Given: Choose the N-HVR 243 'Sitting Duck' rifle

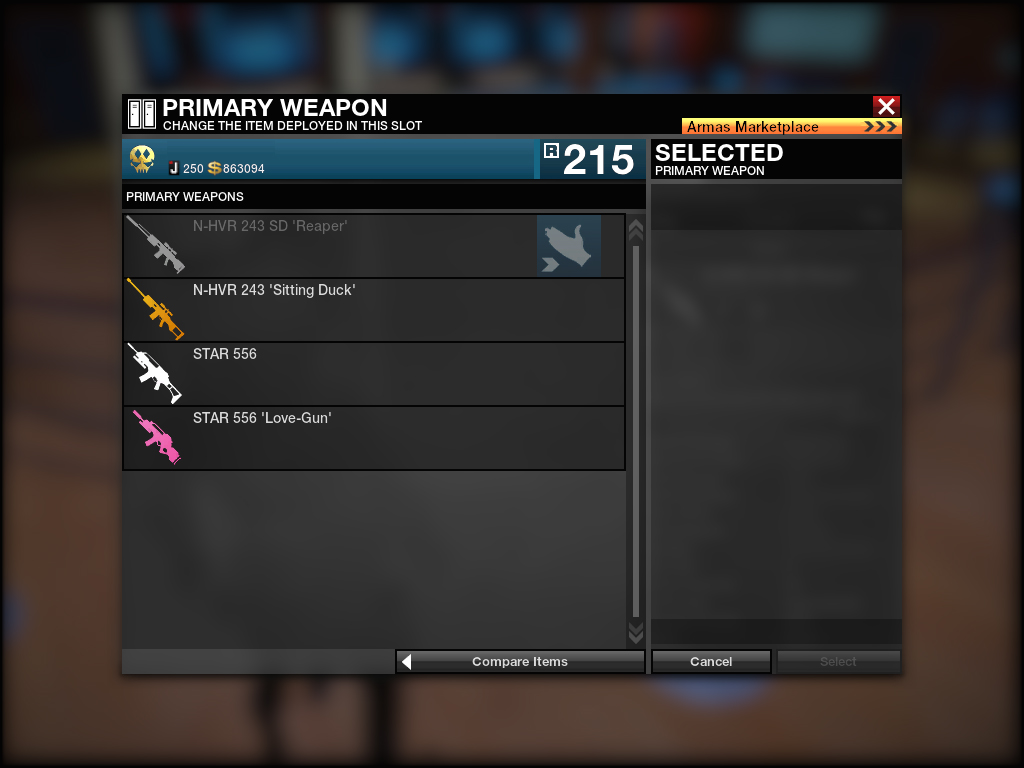Looking at the screenshot, I should coord(373,310).
